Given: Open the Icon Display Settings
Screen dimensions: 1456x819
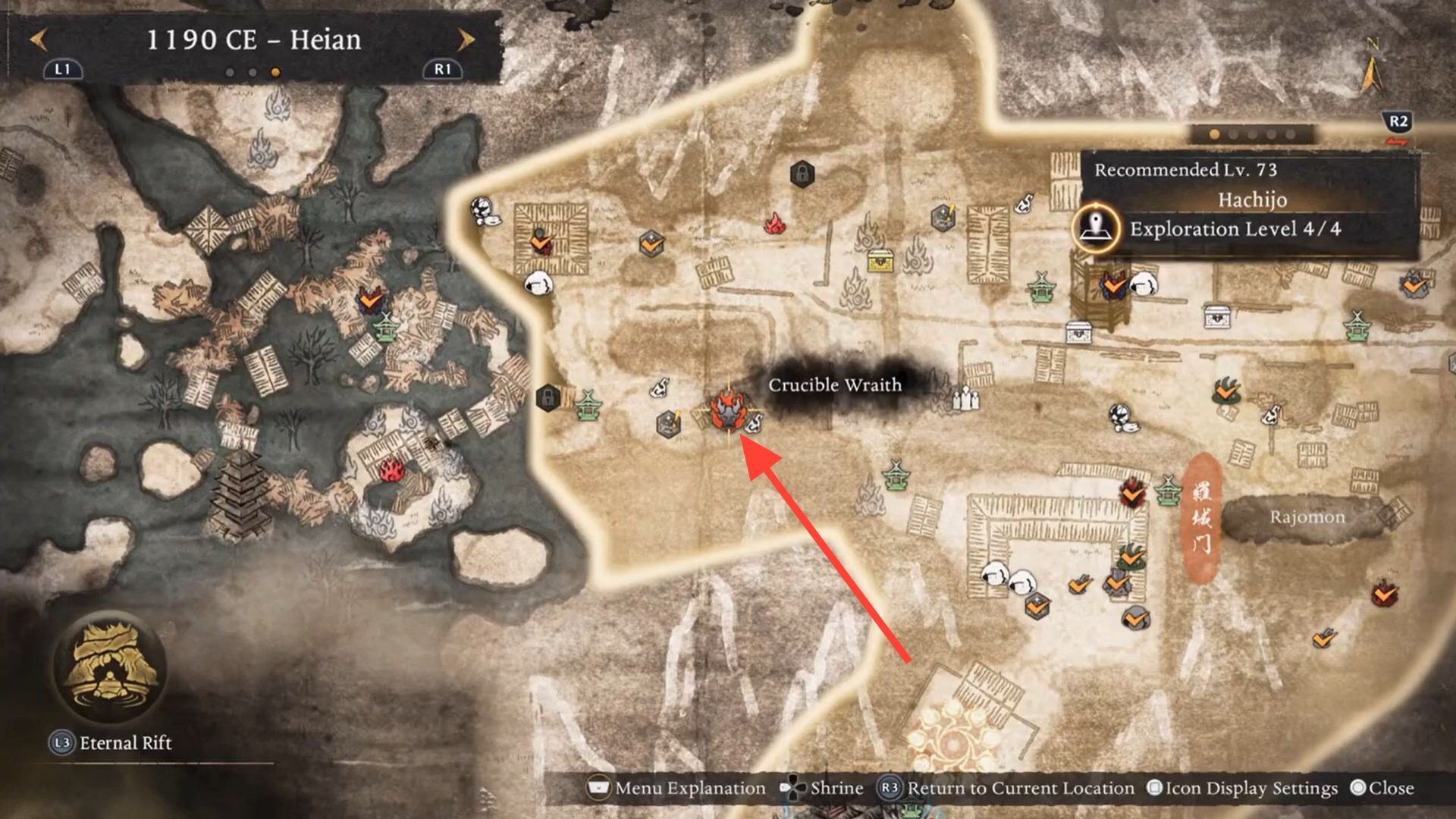Looking at the screenshot, I should coord(1244,789).
